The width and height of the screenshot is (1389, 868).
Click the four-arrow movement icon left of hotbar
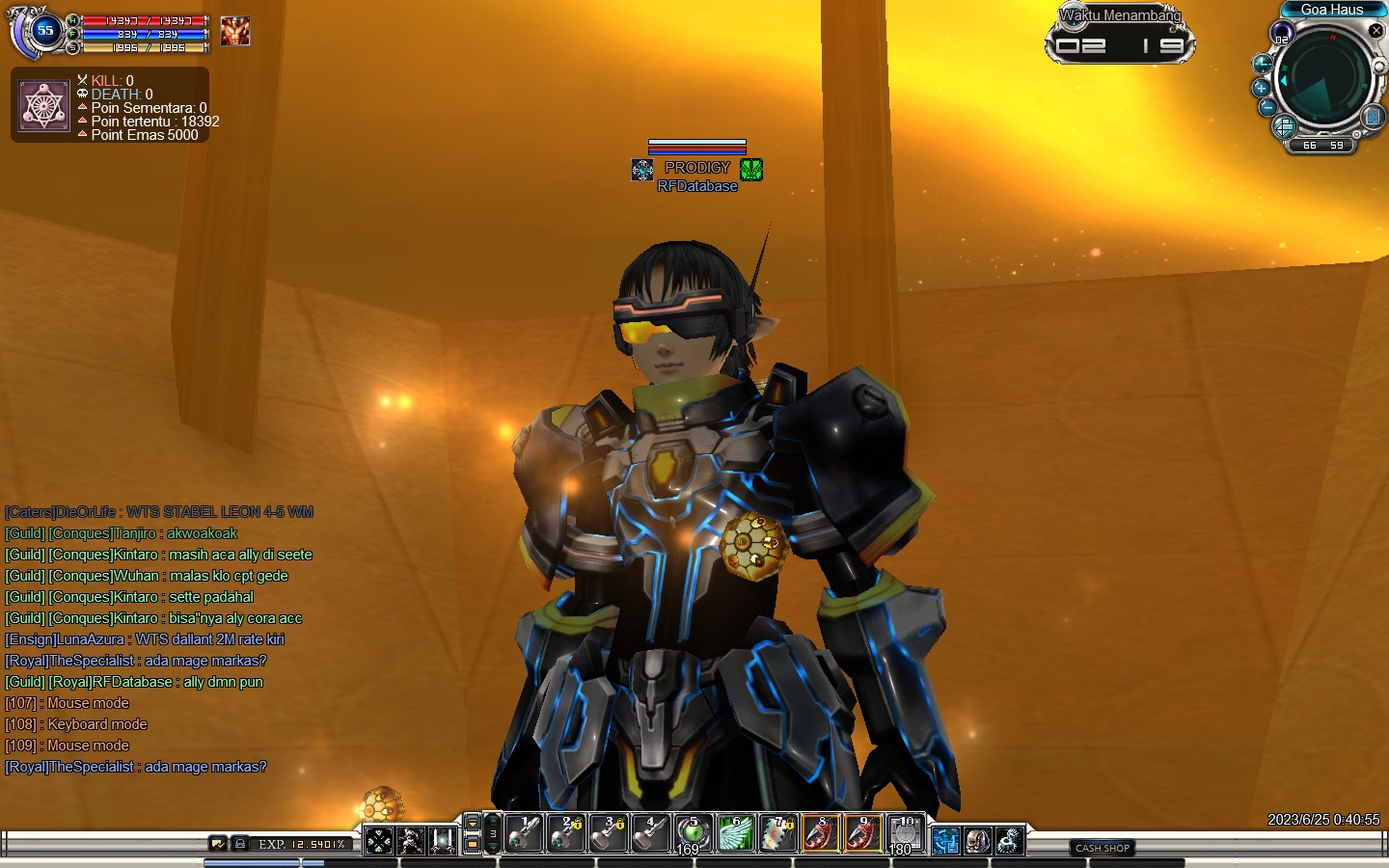[x=379, y=841]
